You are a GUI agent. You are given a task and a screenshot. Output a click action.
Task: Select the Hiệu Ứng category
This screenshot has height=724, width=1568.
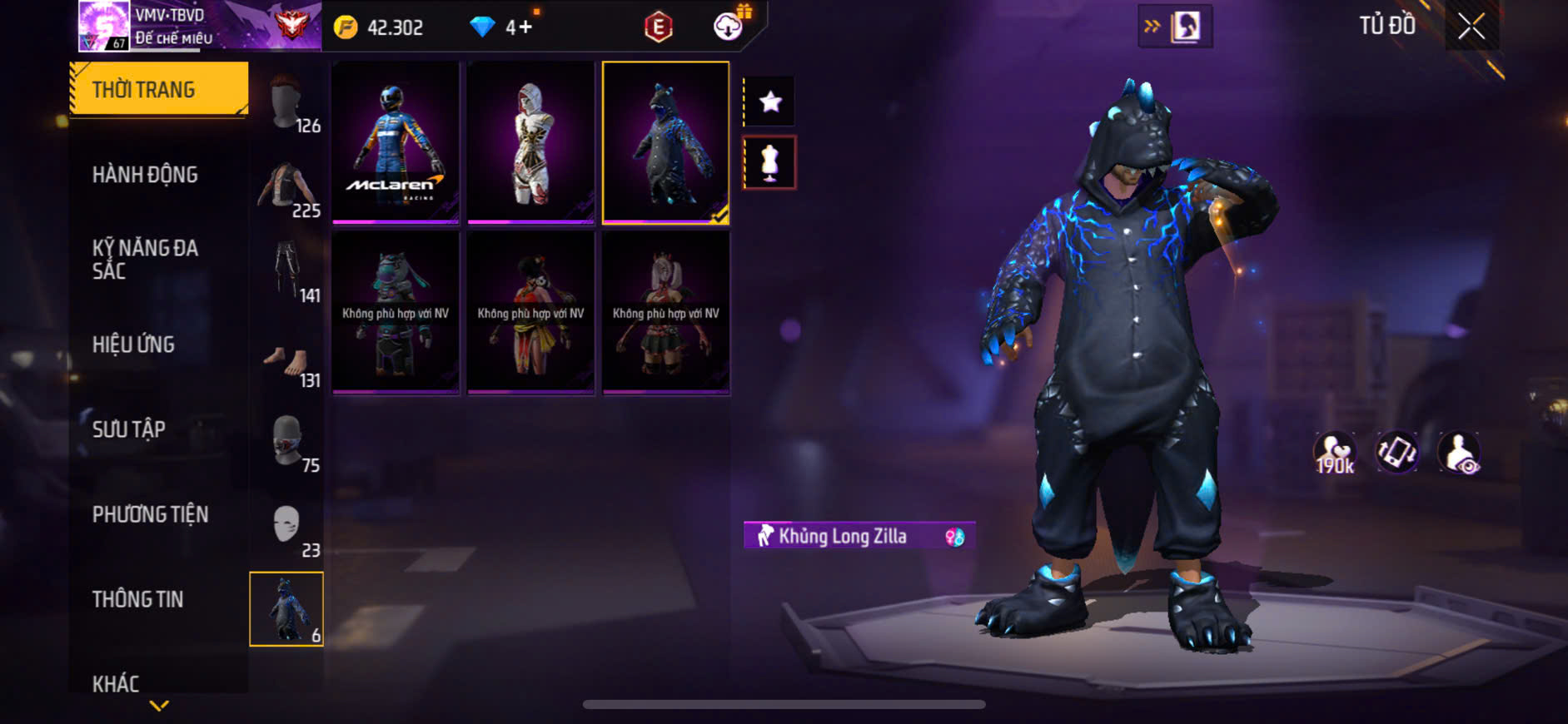point(133,345)
